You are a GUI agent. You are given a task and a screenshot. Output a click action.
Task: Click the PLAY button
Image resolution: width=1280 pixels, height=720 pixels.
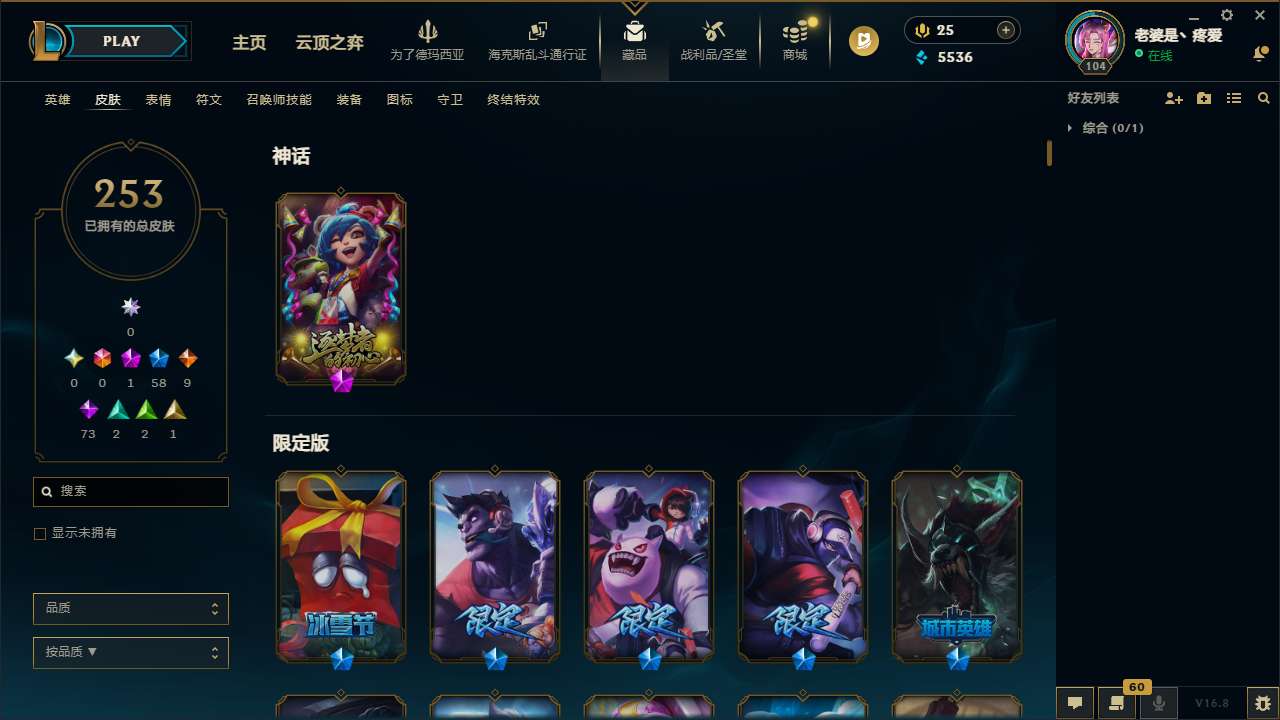click(x=121, y=41)
